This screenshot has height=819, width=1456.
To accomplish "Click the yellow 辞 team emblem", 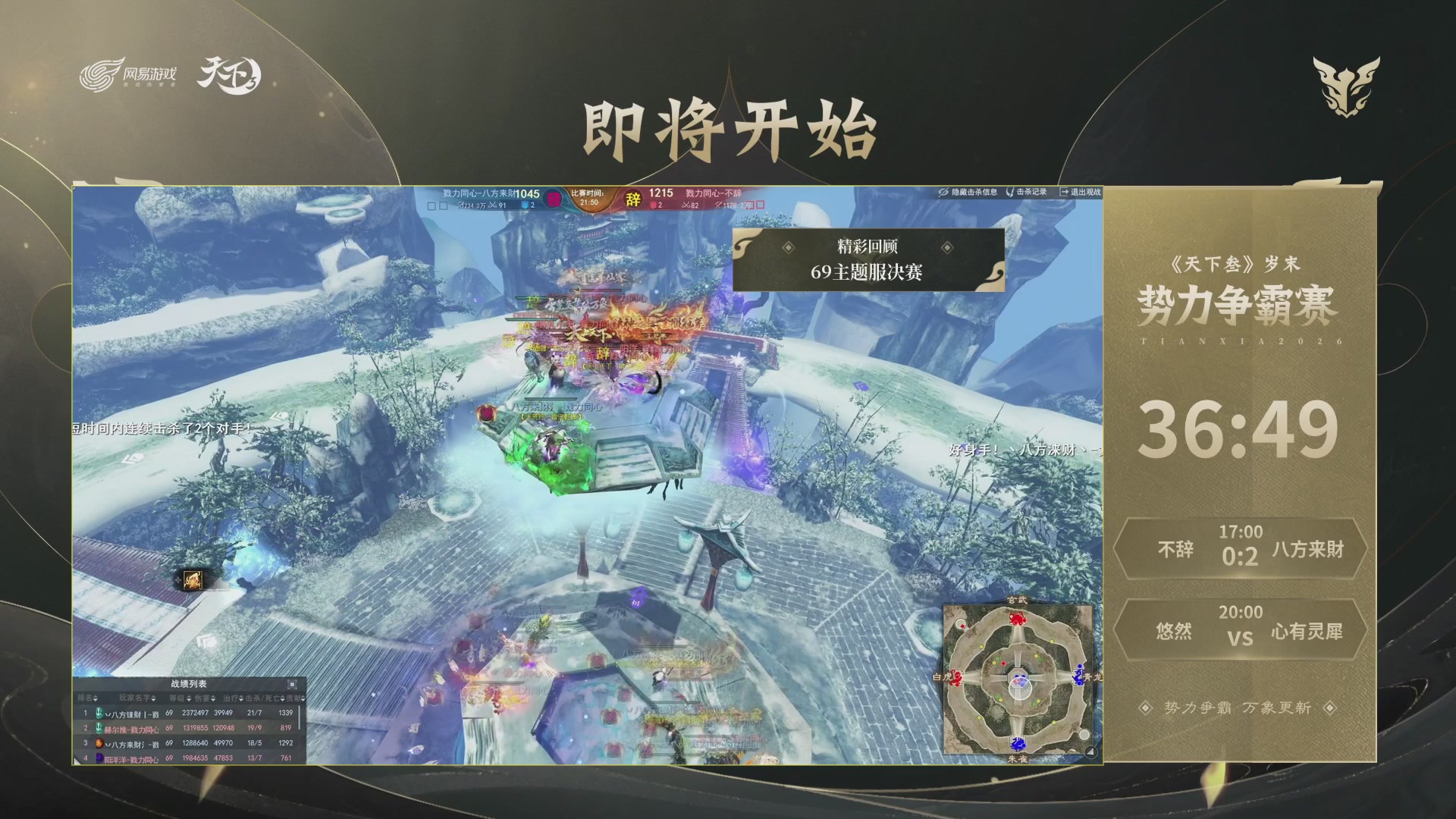I will tap(634, 197).
